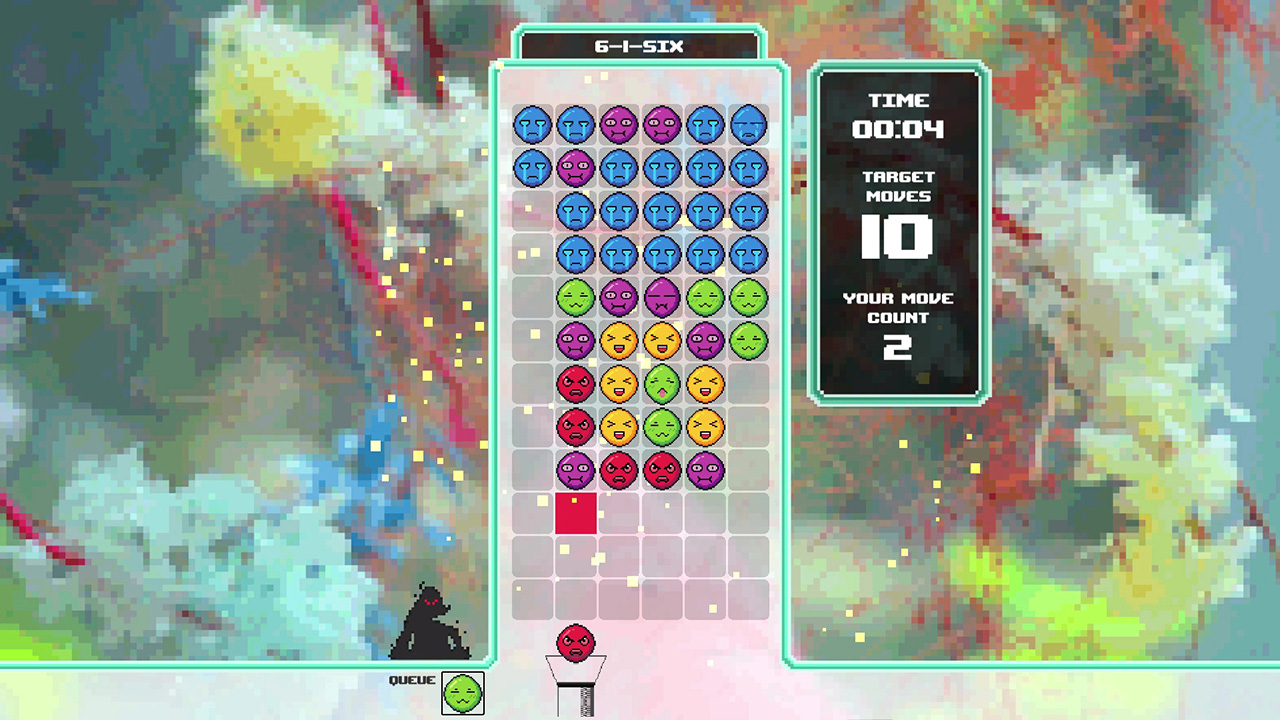Screen dimensions: 1280x720
Task: Click the blue sad face beside the purple pair
Action: point(705,124)
